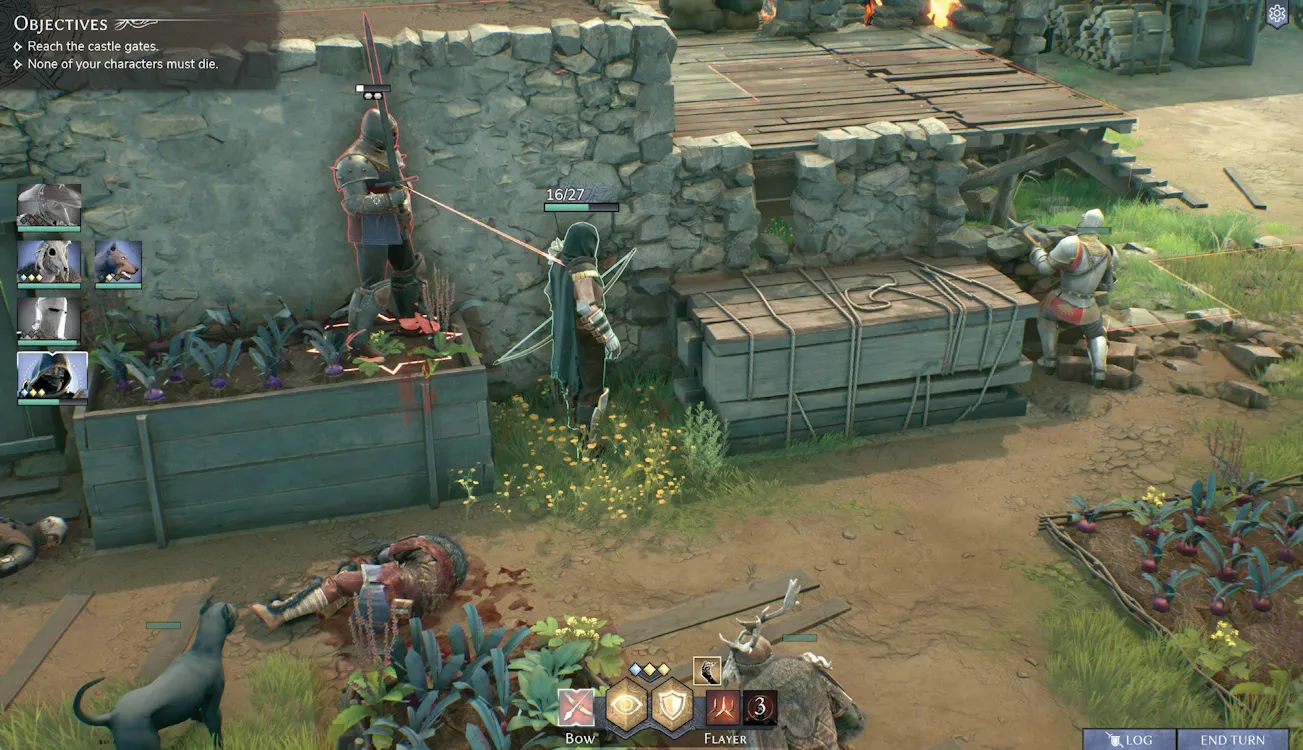Activate the golden eye overwatch ability
The height and width of the screenshot is (750, 1303).
627,706
